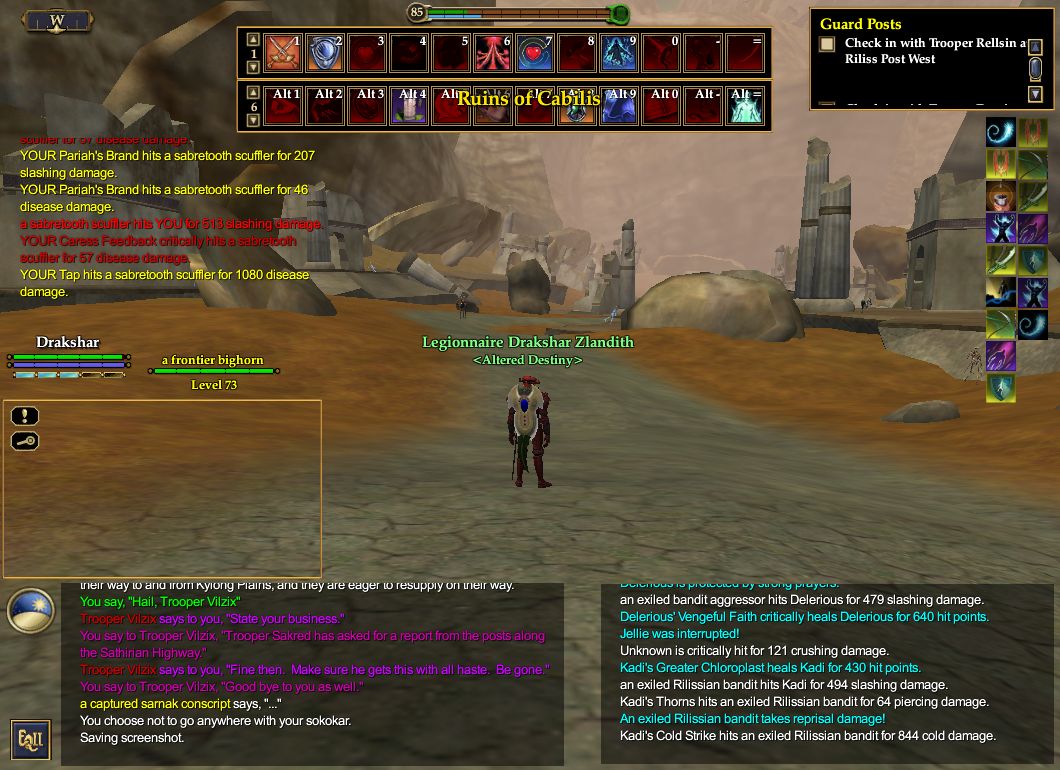Click the key icon below the exclamation mark

(25, 441)
